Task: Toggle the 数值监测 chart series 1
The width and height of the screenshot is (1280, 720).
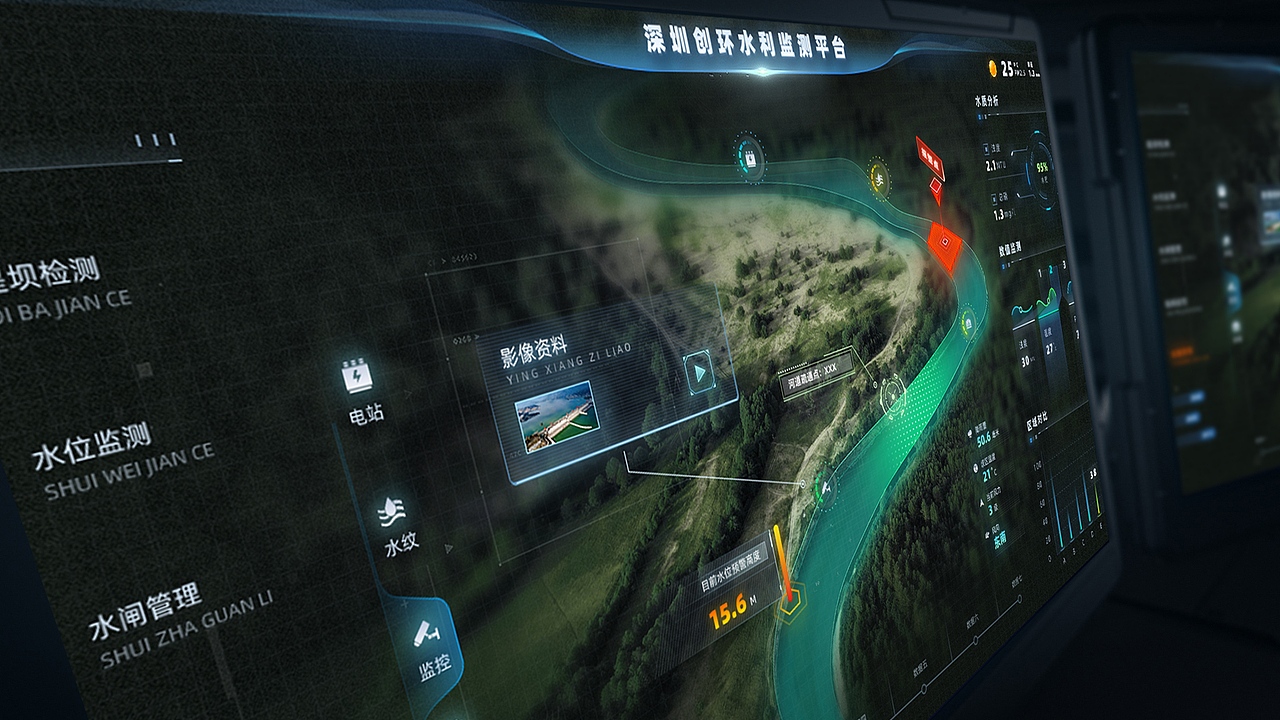Action: pyautogui.click(x=1039, y=271)
